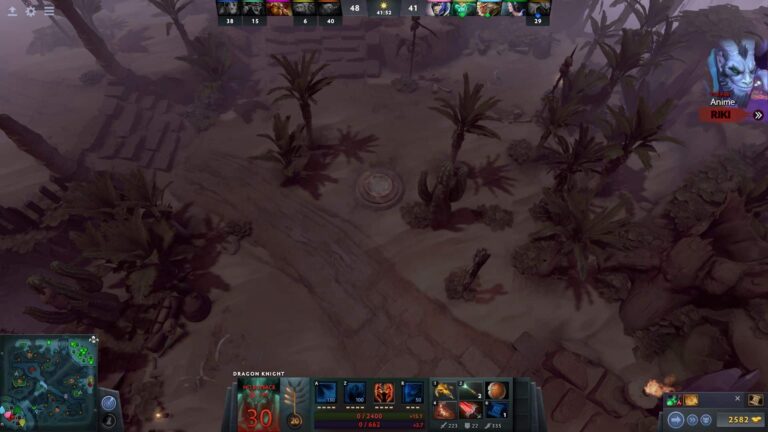Select the orange orb inventory item
Image resolution: width=768 pixels, height=432 pixels.
click(x=497, y=390)
